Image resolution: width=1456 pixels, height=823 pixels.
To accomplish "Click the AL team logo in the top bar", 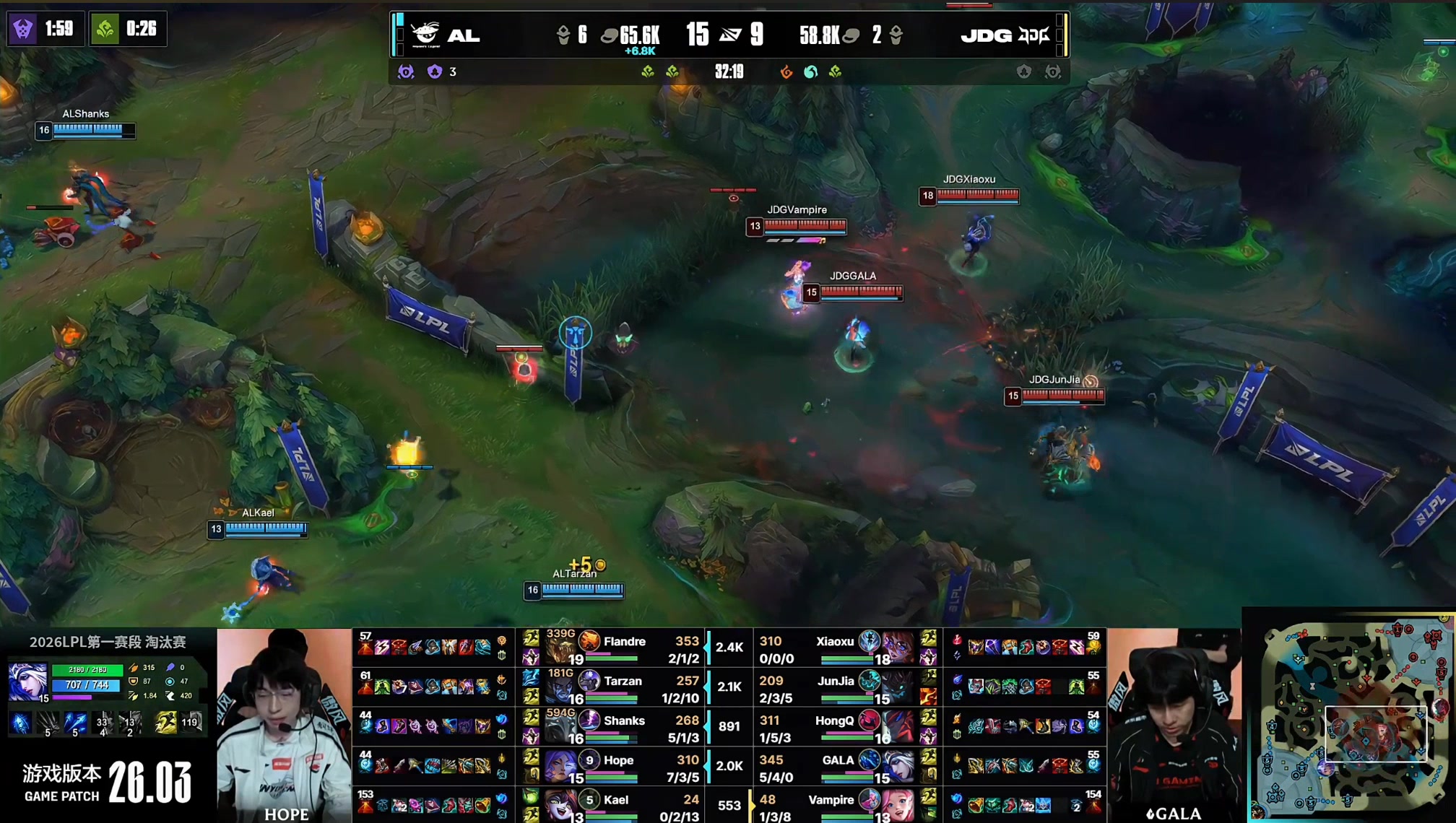I will 425,34.
